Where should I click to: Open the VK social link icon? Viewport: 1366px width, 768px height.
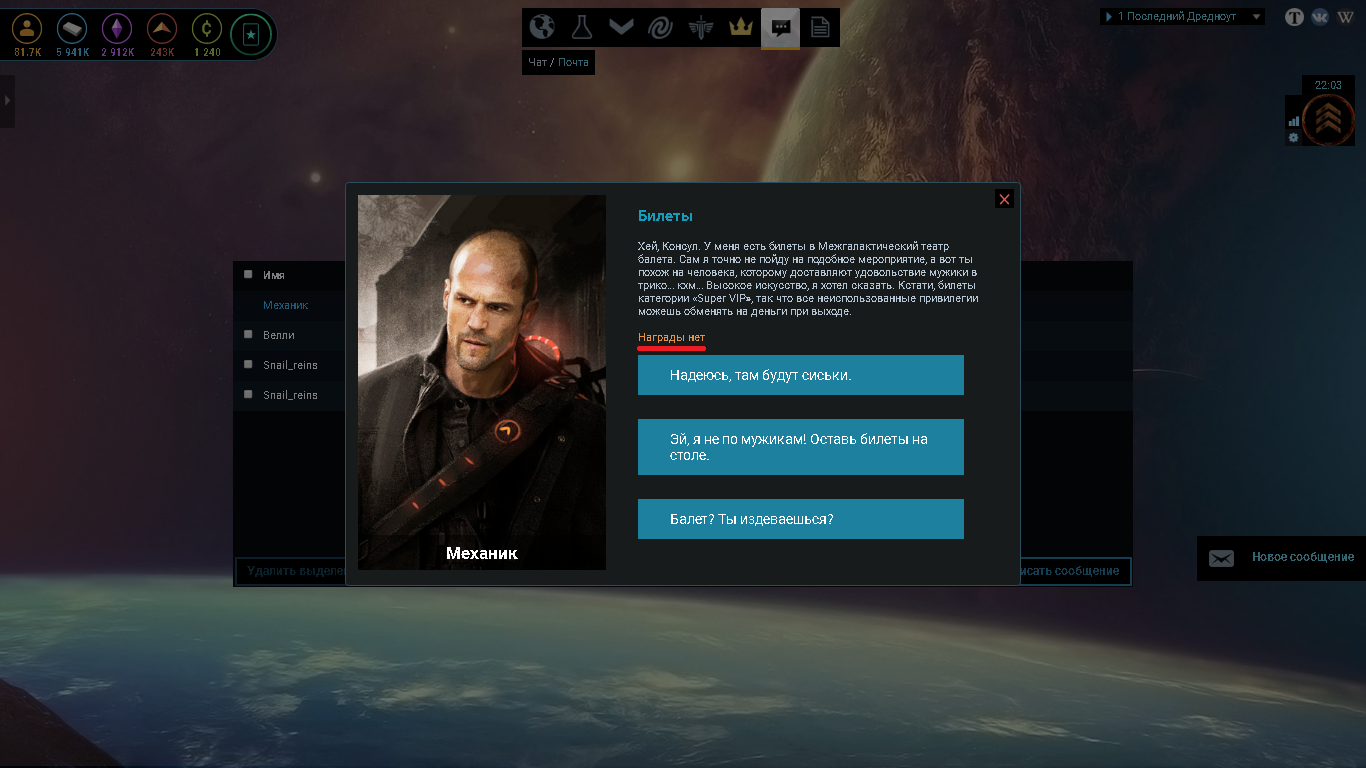[1320, 17]
